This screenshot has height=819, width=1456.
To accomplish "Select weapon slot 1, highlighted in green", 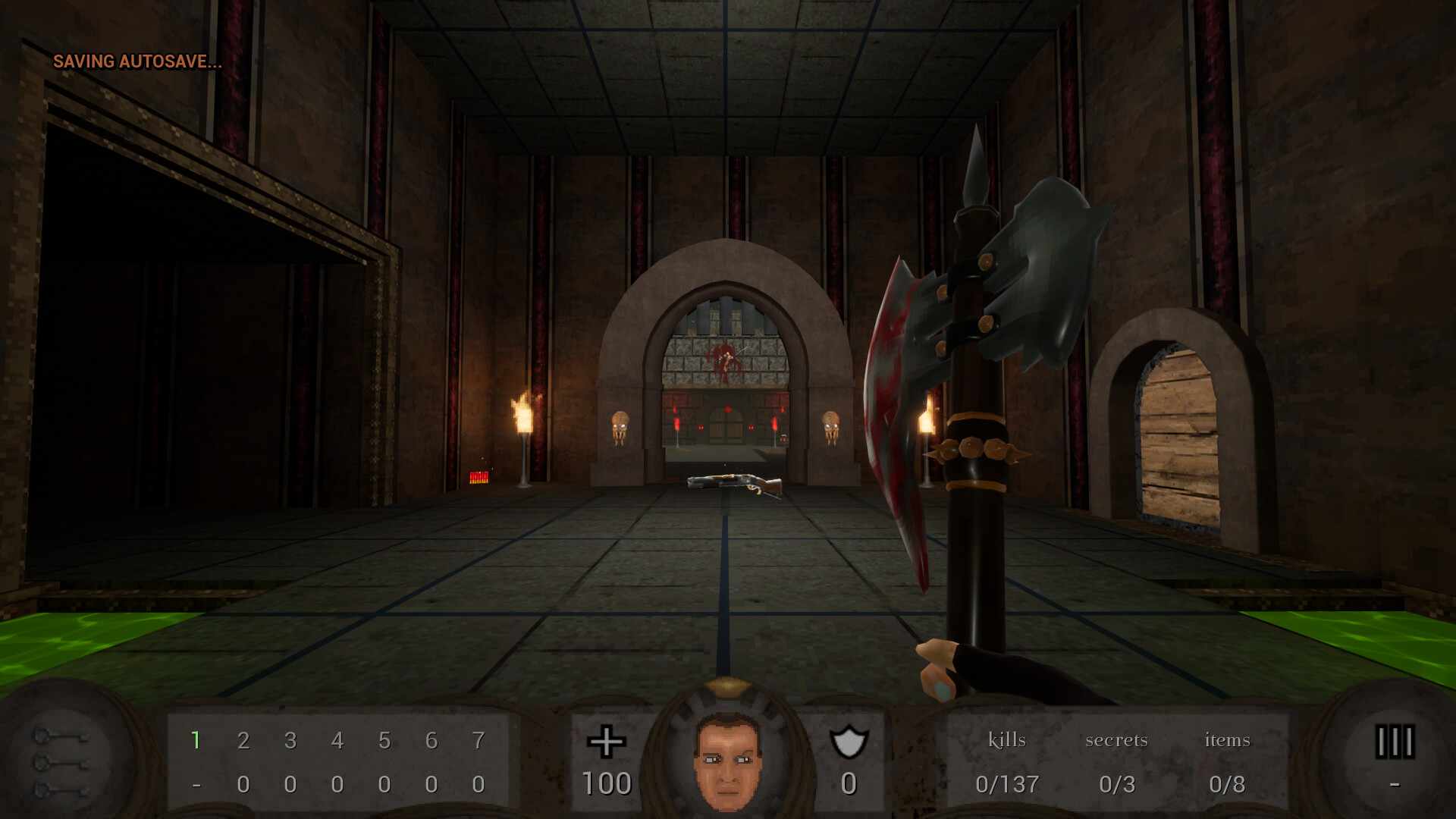I will click(x=197, y=741).
